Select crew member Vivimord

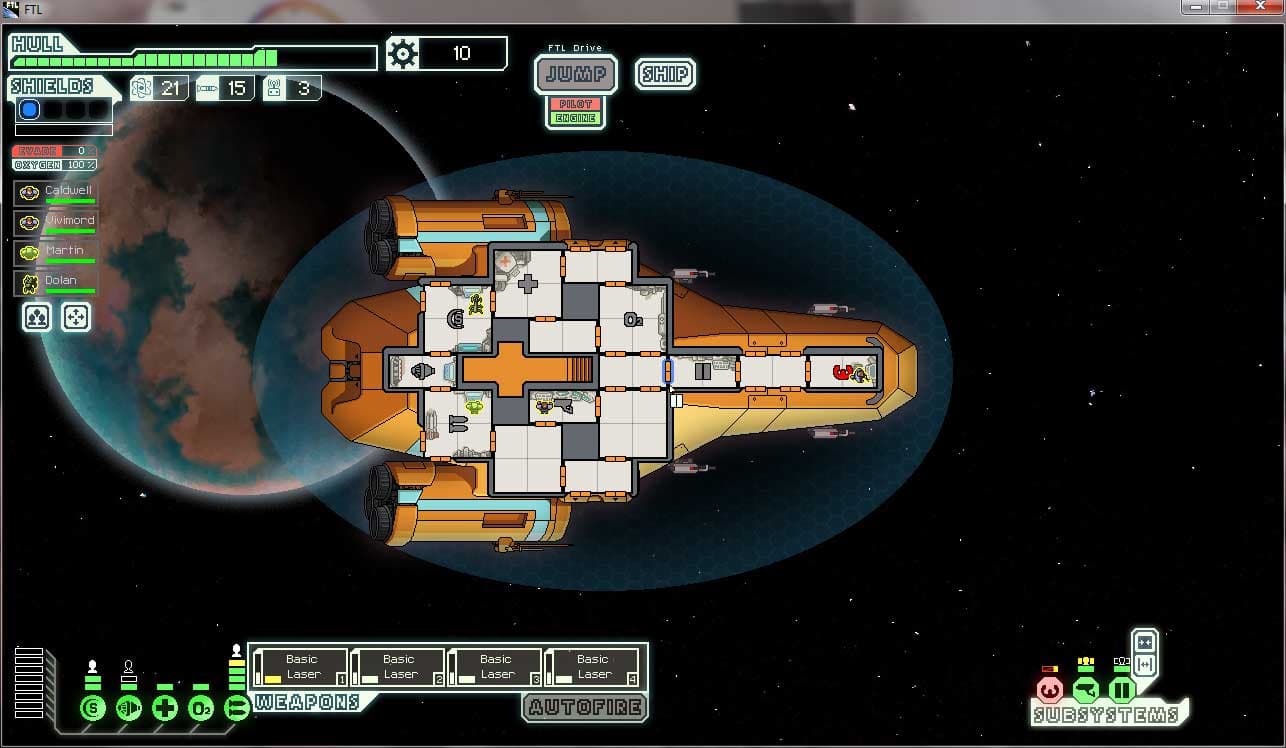[x=56, y=223]
